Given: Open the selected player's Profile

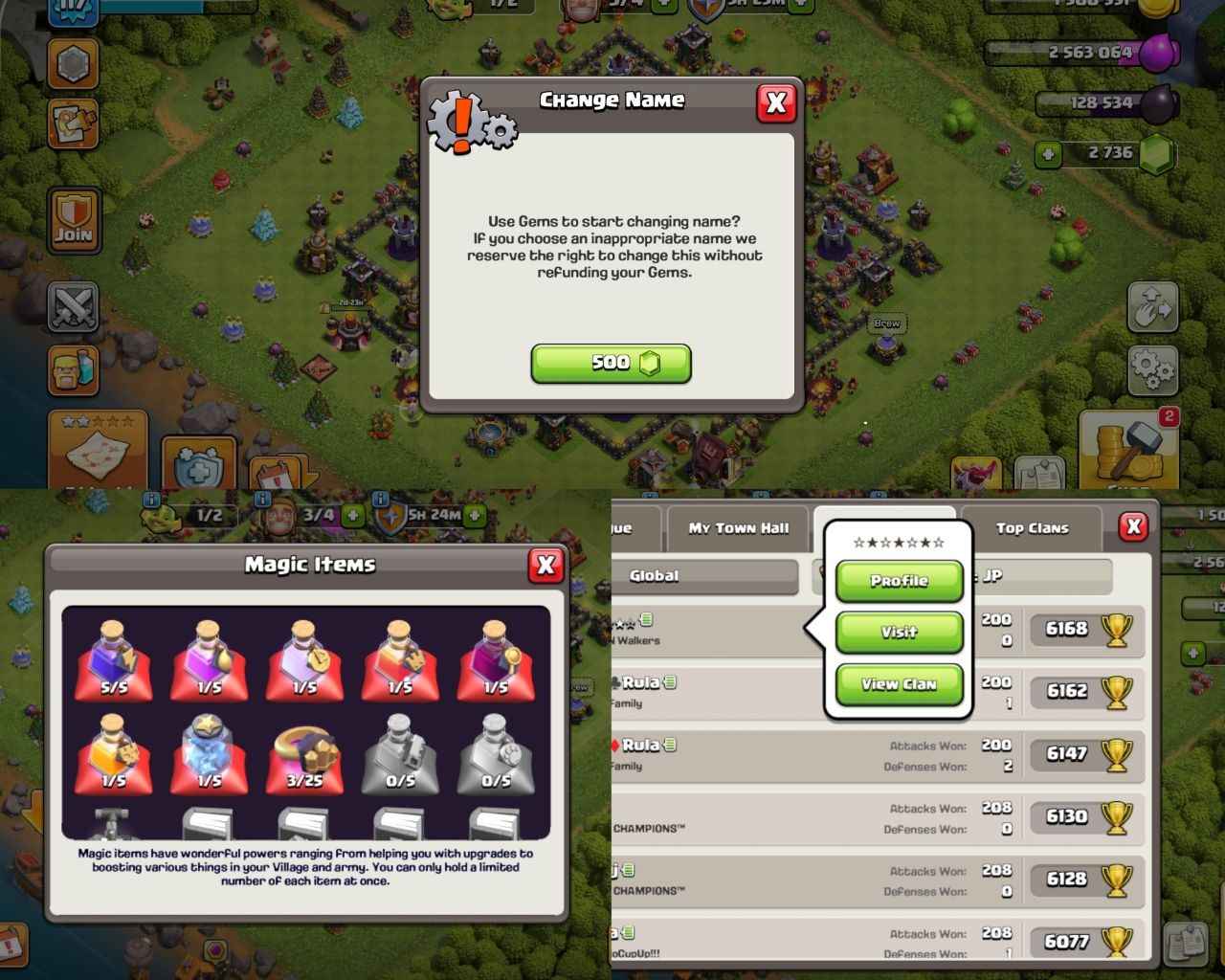Looking at the screenshot, I should coord(899,581).
